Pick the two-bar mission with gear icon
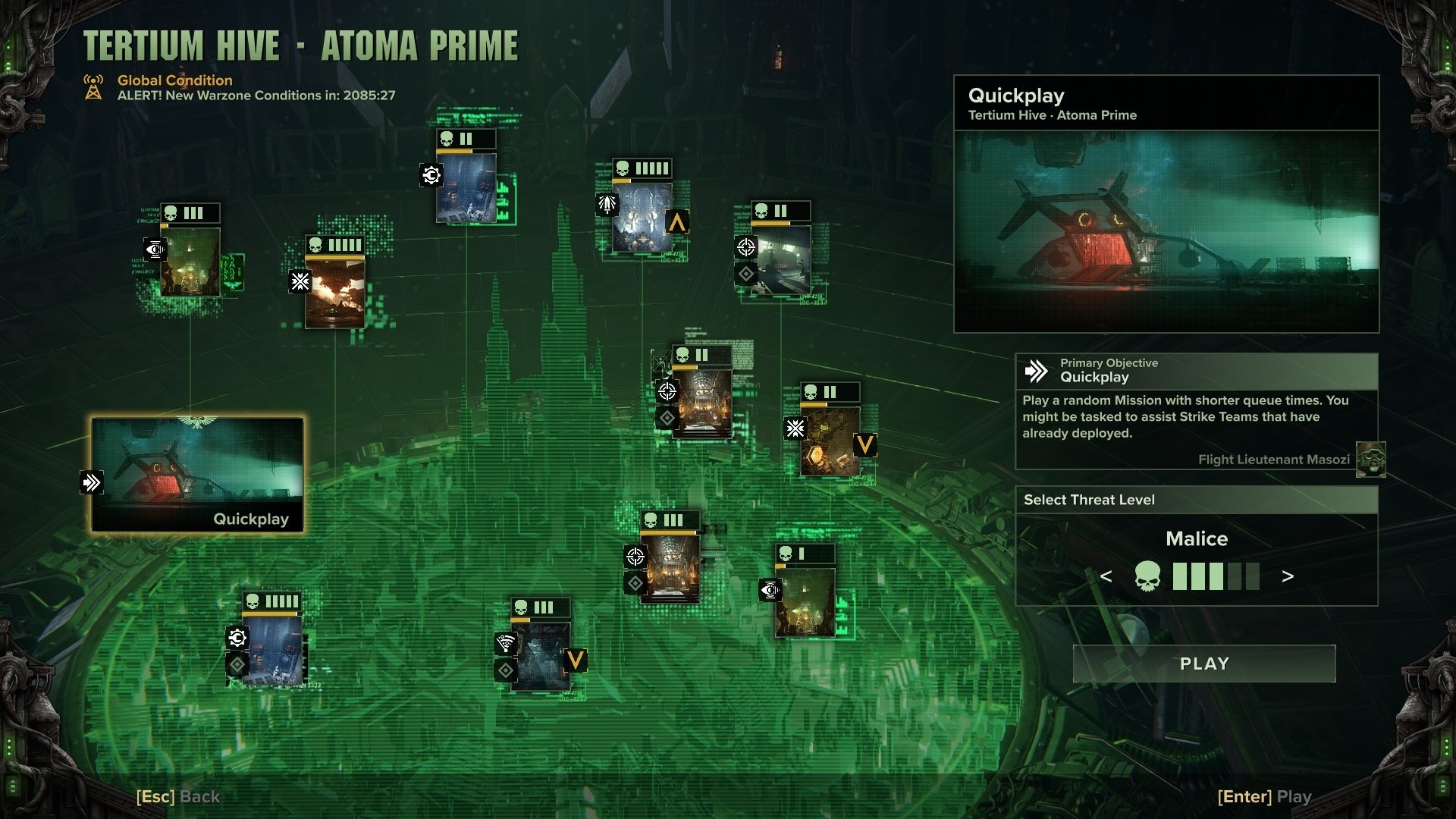Screen dimensions: 1456x819 pyautogui.click(x=466, y=187)
